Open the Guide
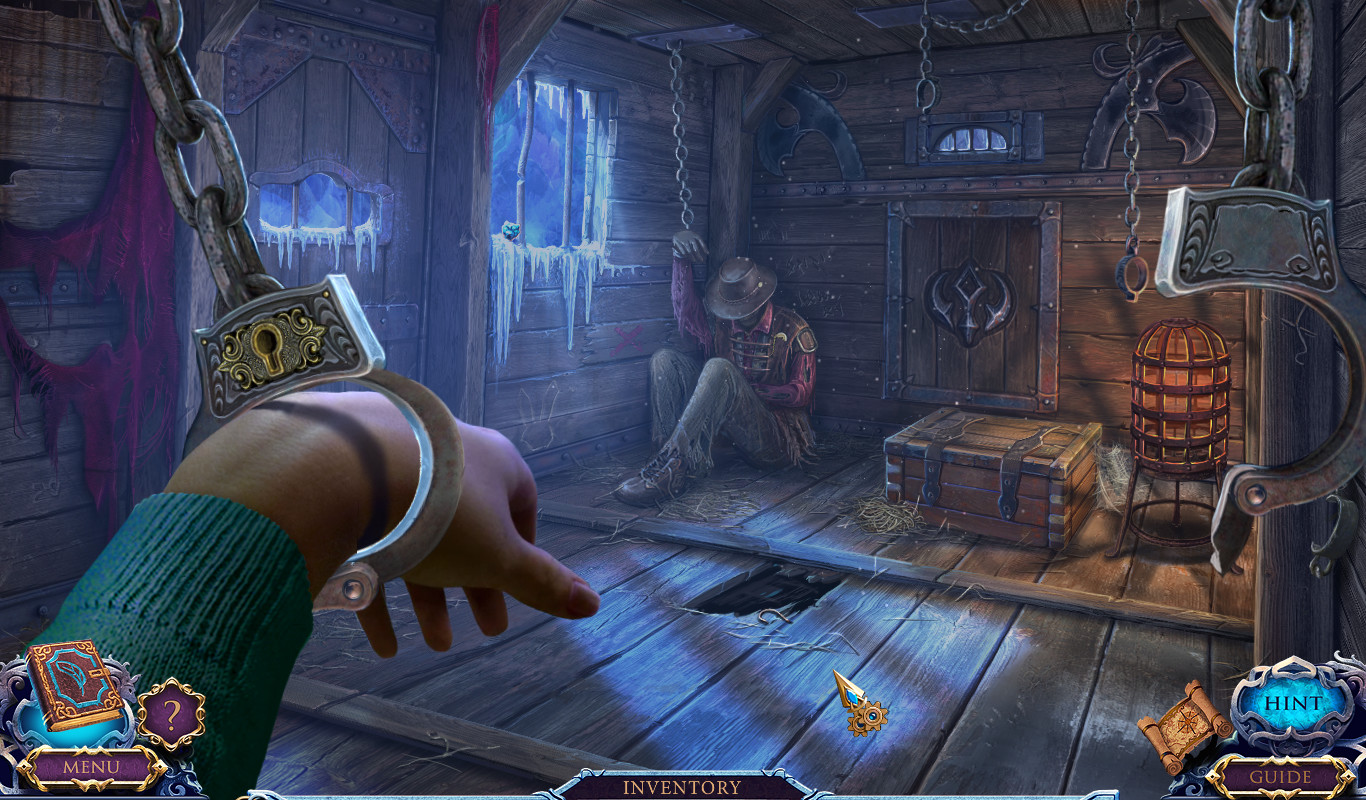This screenshot has height=800, width=1366. click(1283, 776)
